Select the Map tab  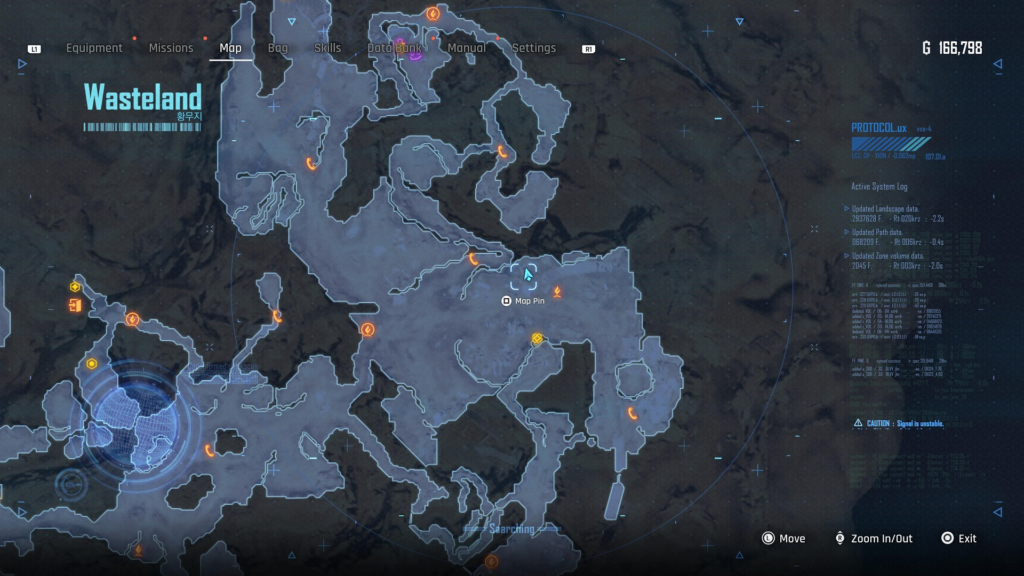pos(230,48)
